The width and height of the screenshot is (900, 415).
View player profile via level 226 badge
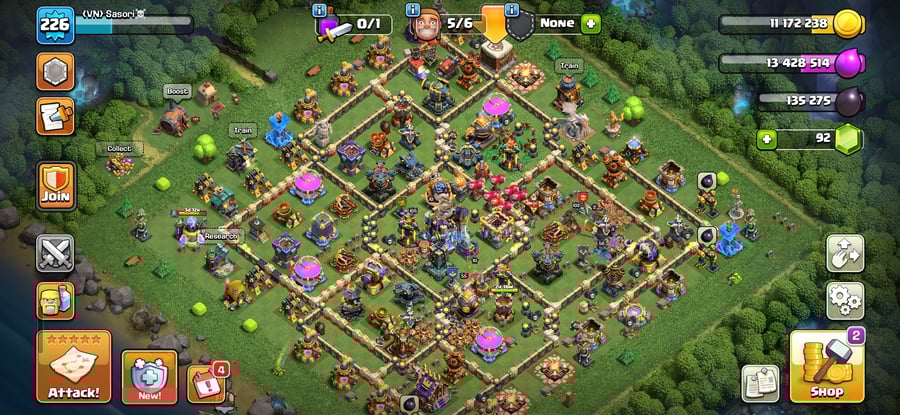55,24
